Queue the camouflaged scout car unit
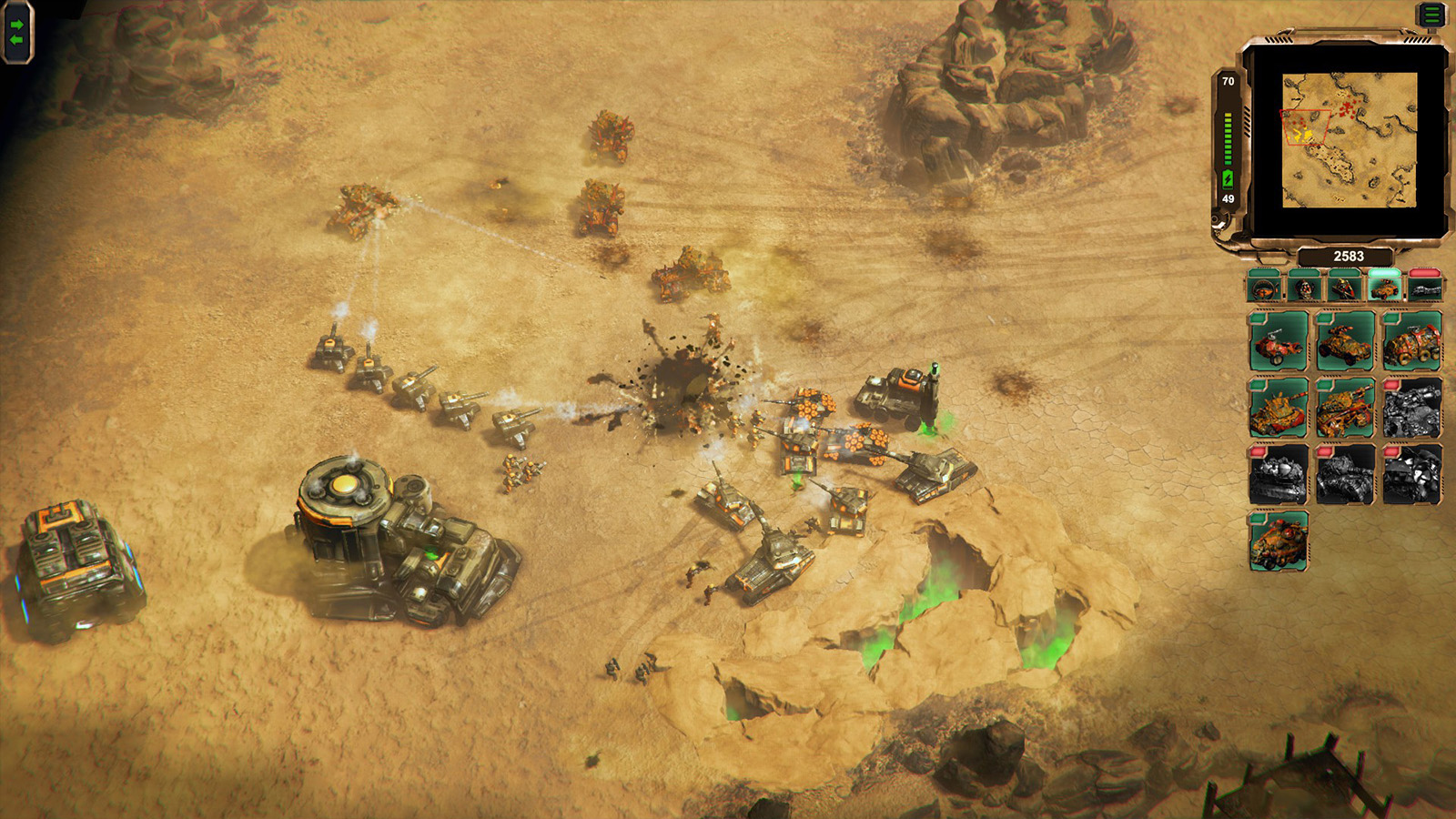The image size is (1456, 819). [1347, 344]
